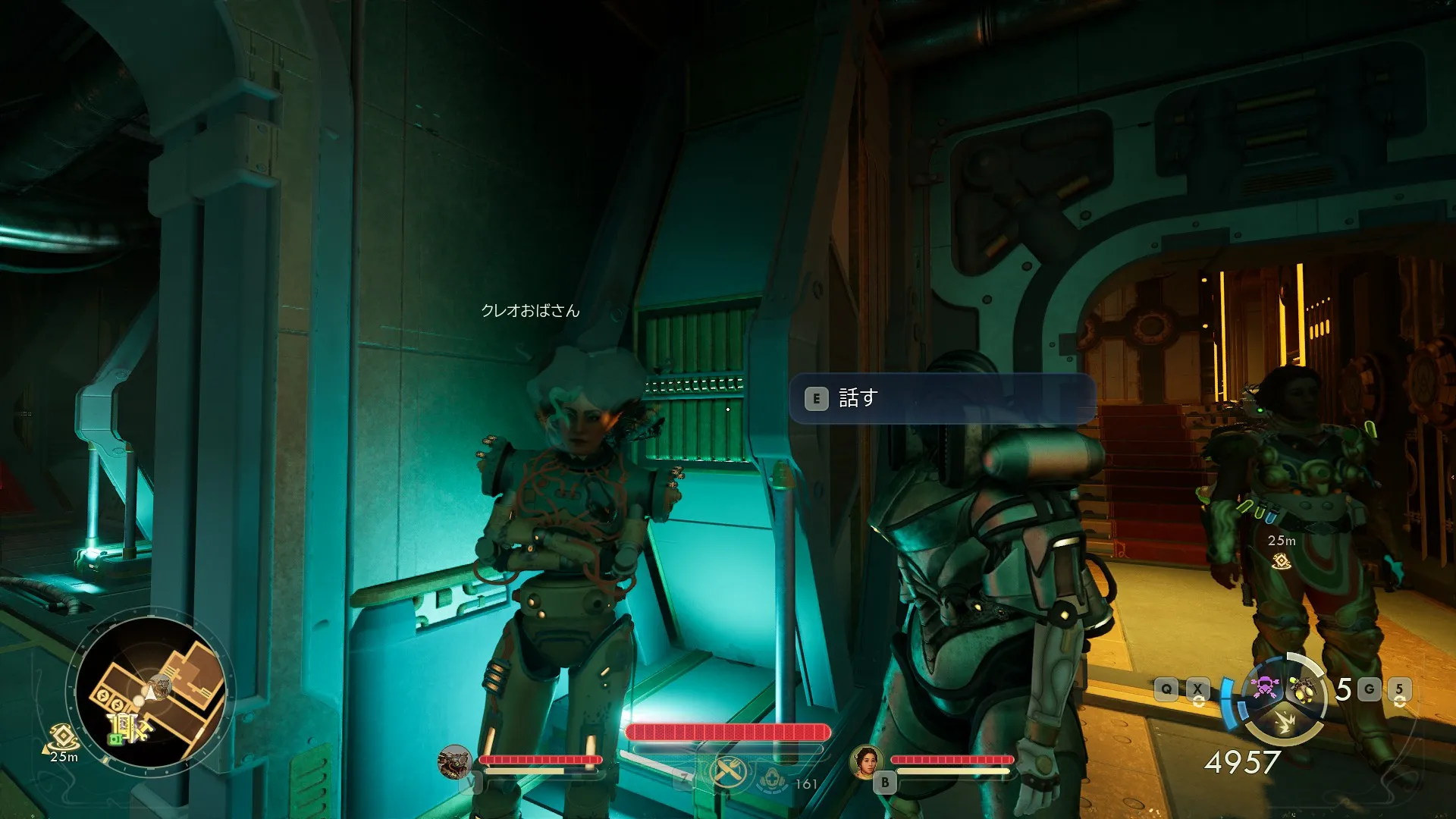Select the 25m distance label under the minimap
This screenshot has height=819, width=1456.
[64, 757]
